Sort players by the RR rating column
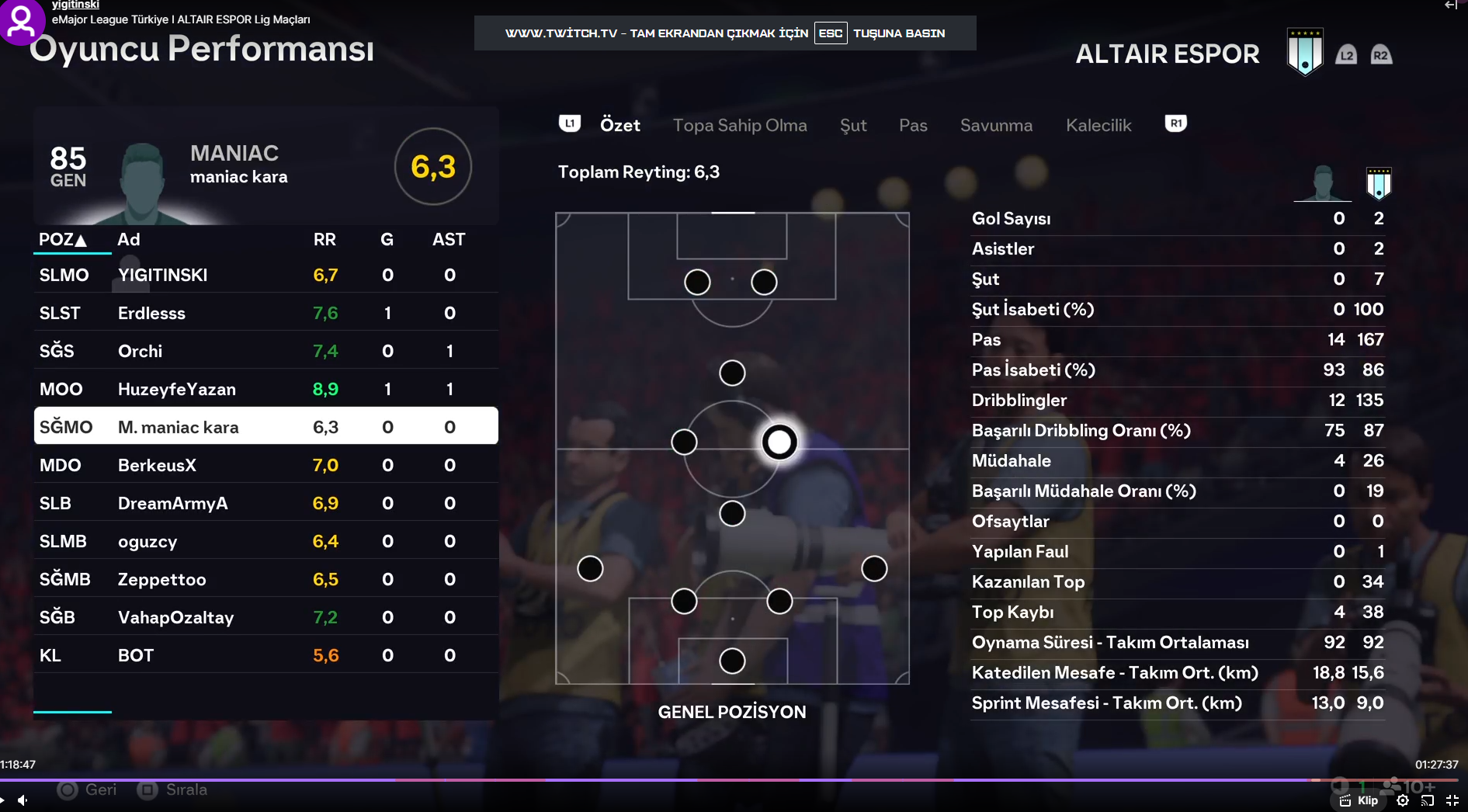 324,239
